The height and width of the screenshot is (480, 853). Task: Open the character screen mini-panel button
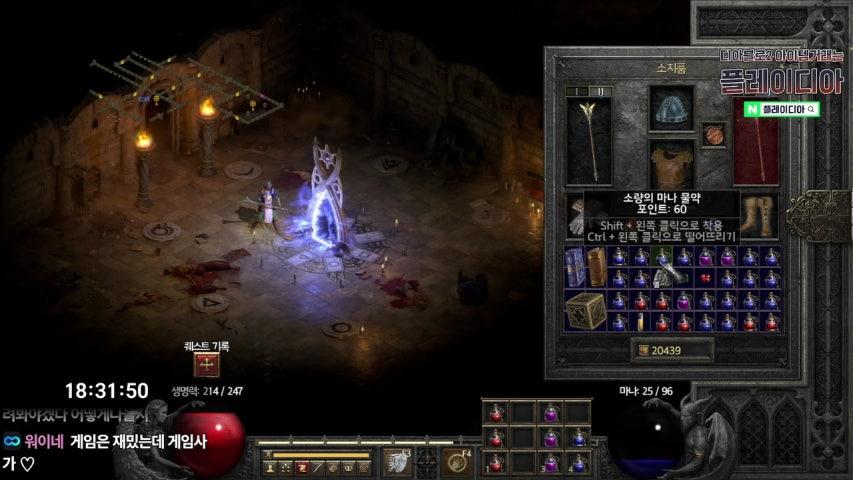pos(270,467)
